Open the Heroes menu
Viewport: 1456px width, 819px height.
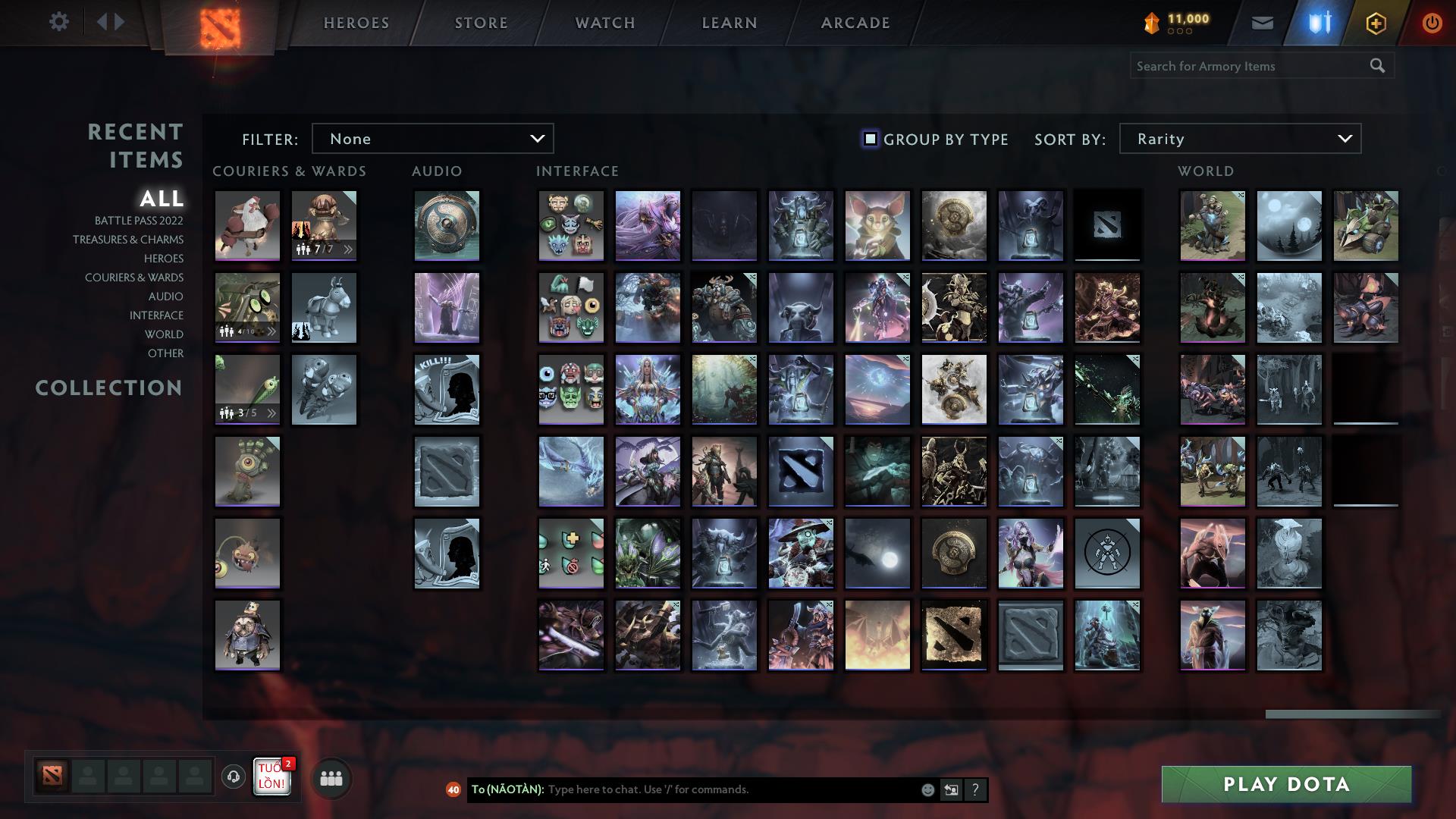pos(356,23)
